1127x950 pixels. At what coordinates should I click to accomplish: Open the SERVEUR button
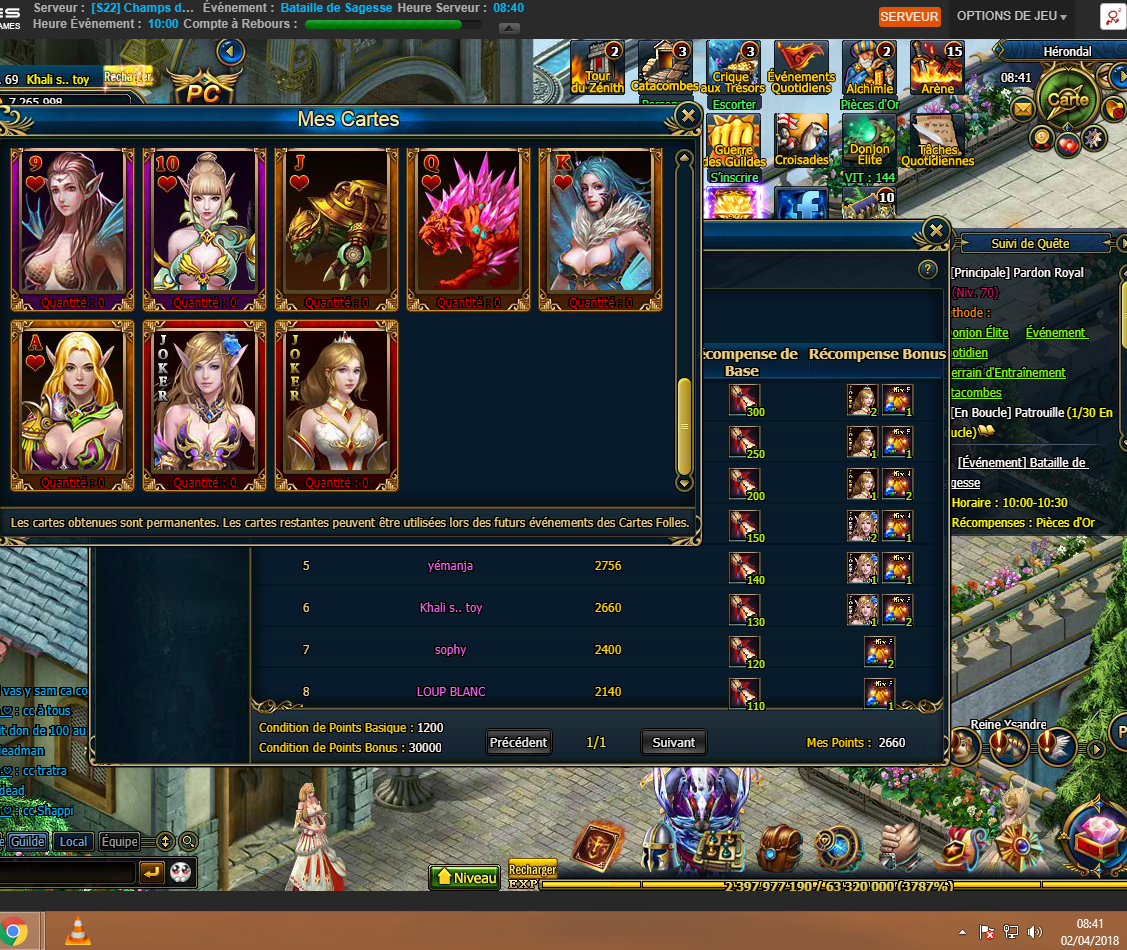click(x=909, y=16)
